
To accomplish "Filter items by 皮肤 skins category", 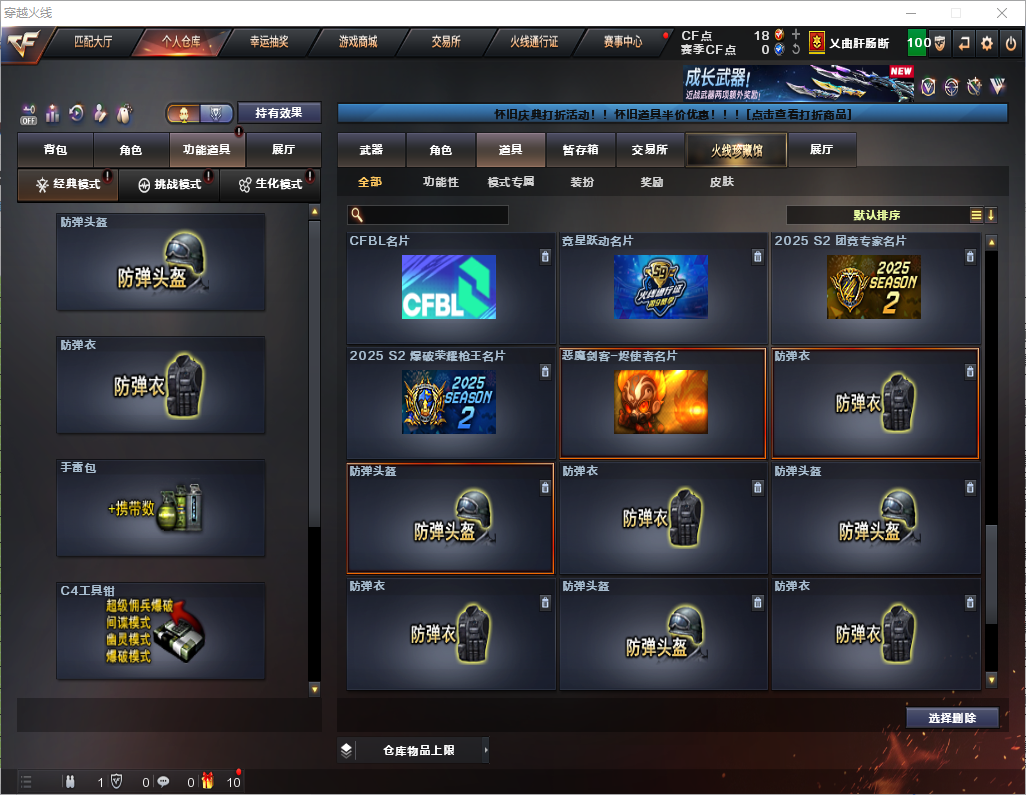I will pyautogui.click(x=721, y=182).
